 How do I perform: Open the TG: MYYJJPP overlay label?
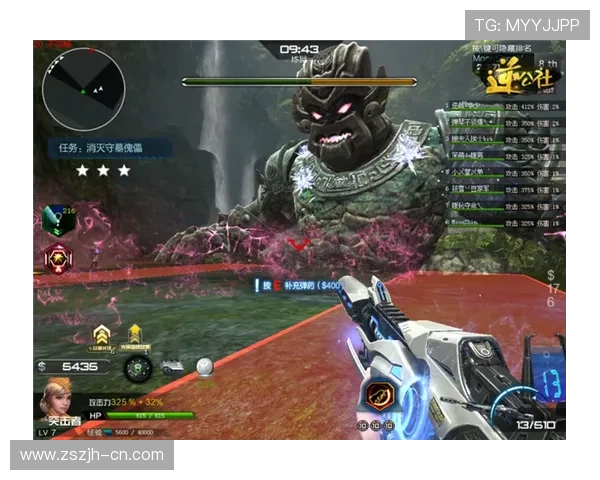coord(527,24)
